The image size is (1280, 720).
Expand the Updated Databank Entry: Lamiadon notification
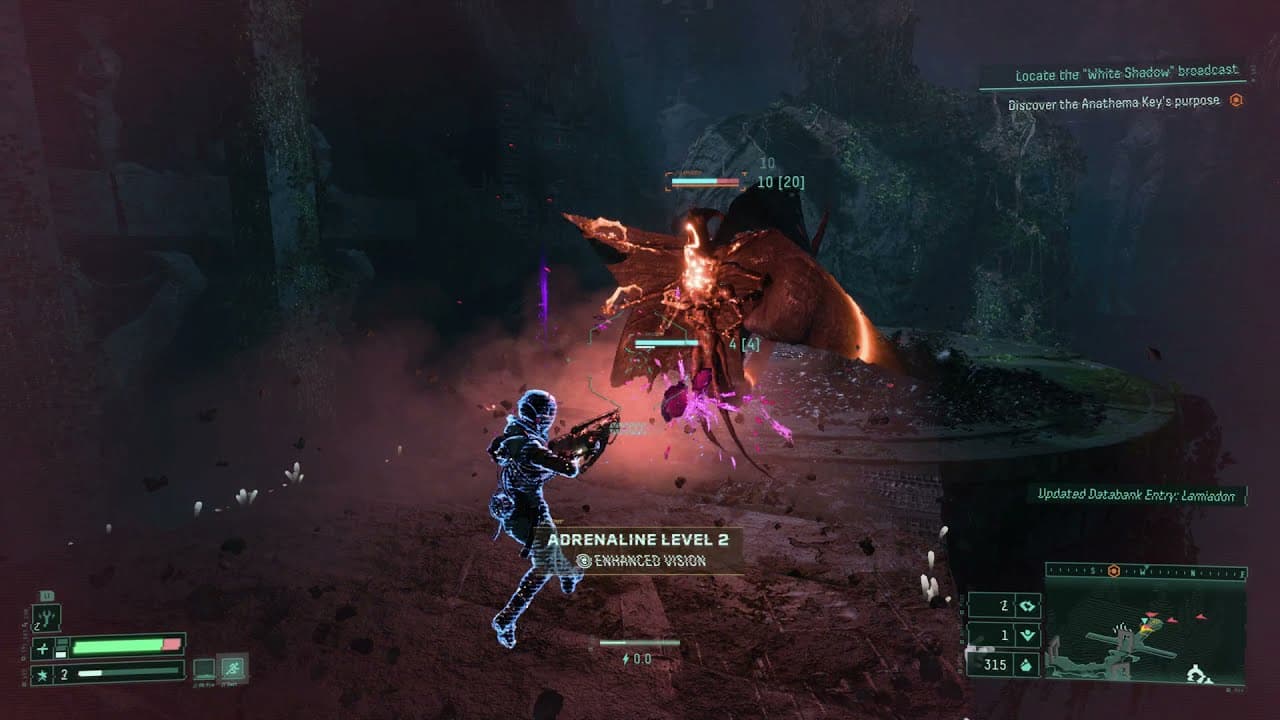coord(1137,493)
